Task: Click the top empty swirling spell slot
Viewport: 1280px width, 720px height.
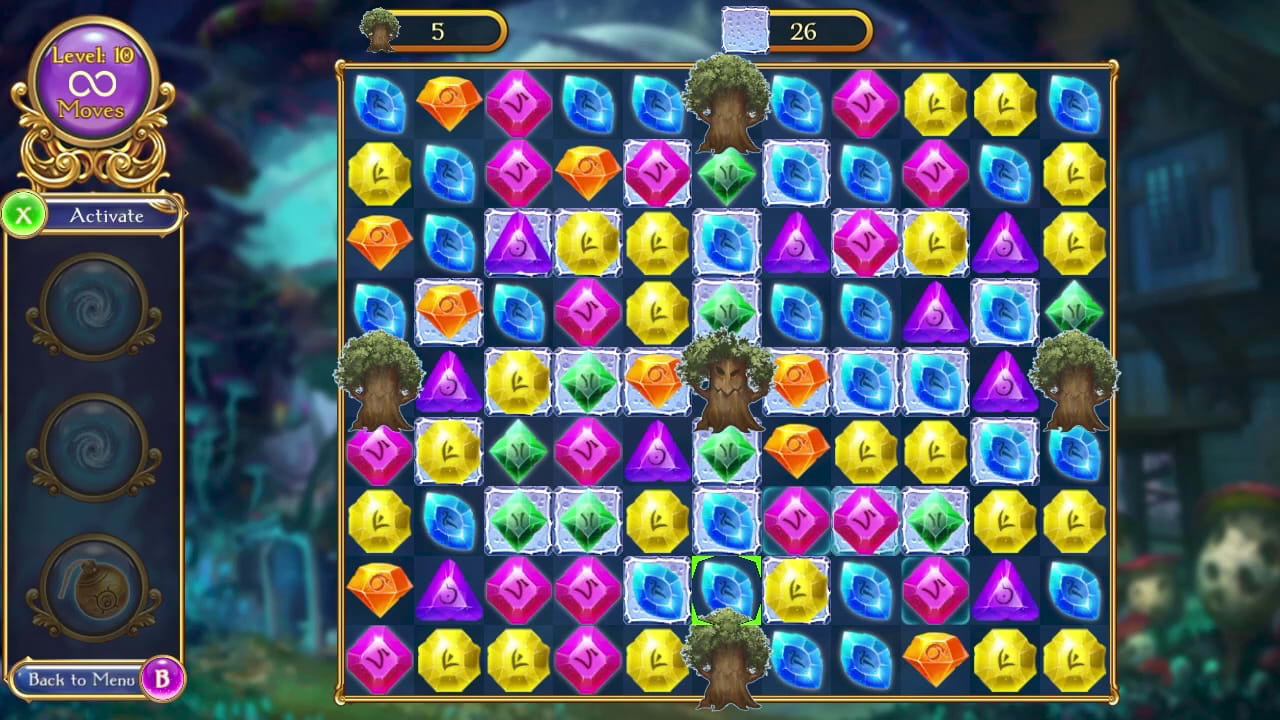Action: tap(93, 310)
